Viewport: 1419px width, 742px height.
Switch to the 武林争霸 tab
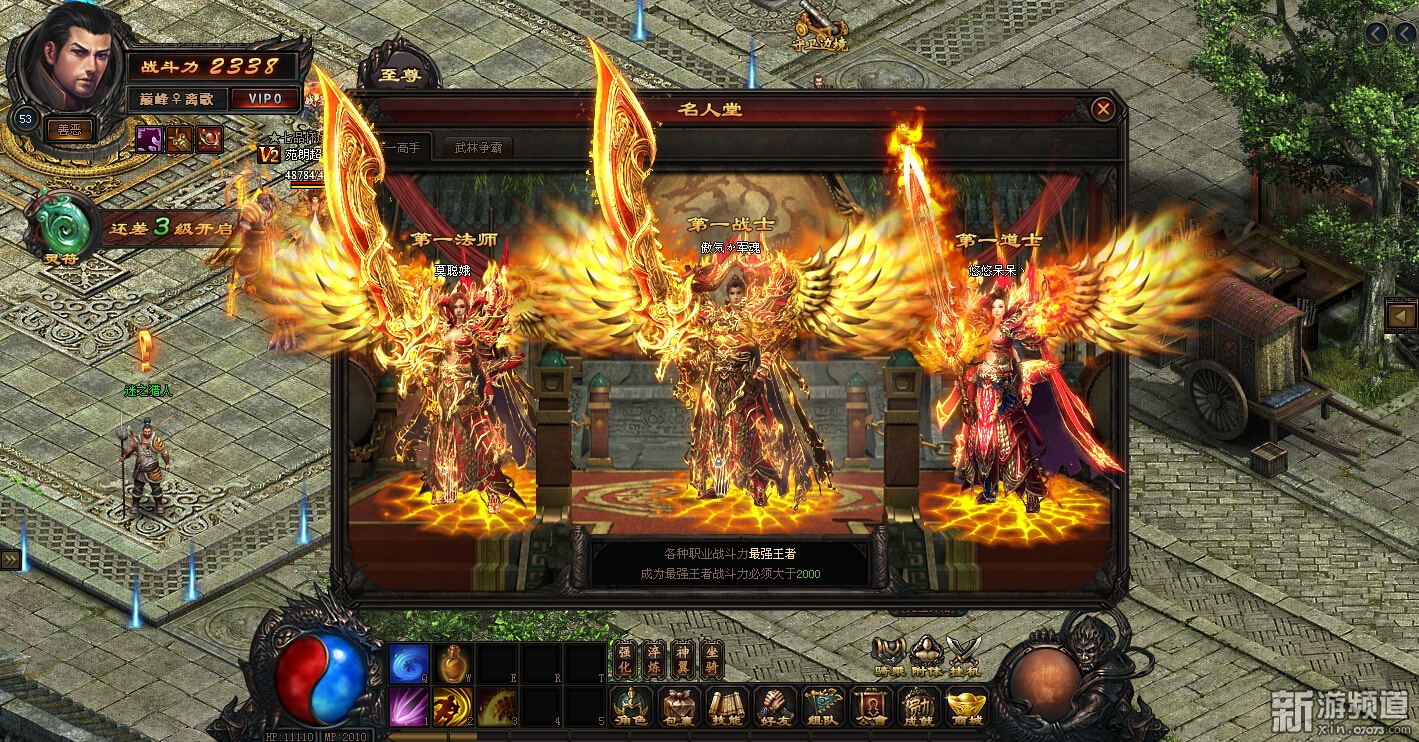(x=478, y=148)
